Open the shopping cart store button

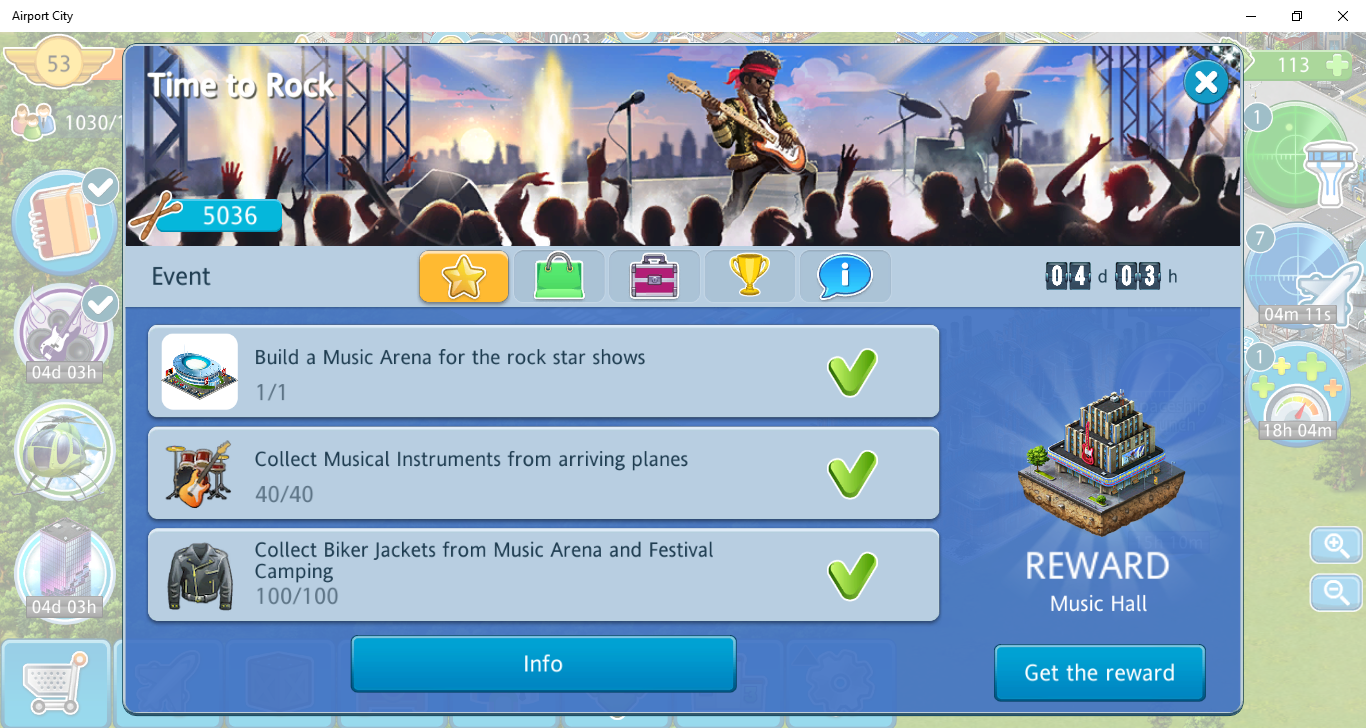click(x=55, y=684)
